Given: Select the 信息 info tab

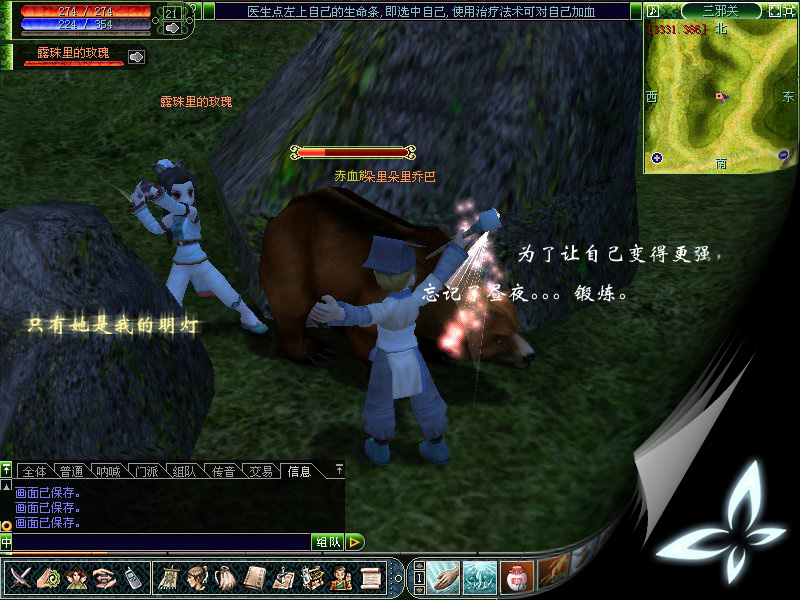Looking at the screenshot, I should point(298,471).
